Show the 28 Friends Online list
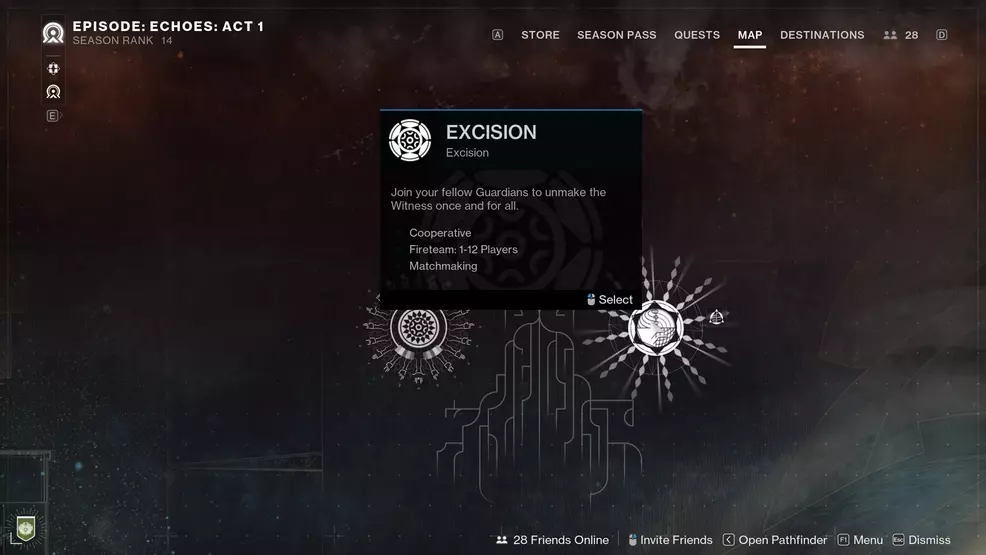The height and width of the screenshot is (555, 986). point(552,540)
